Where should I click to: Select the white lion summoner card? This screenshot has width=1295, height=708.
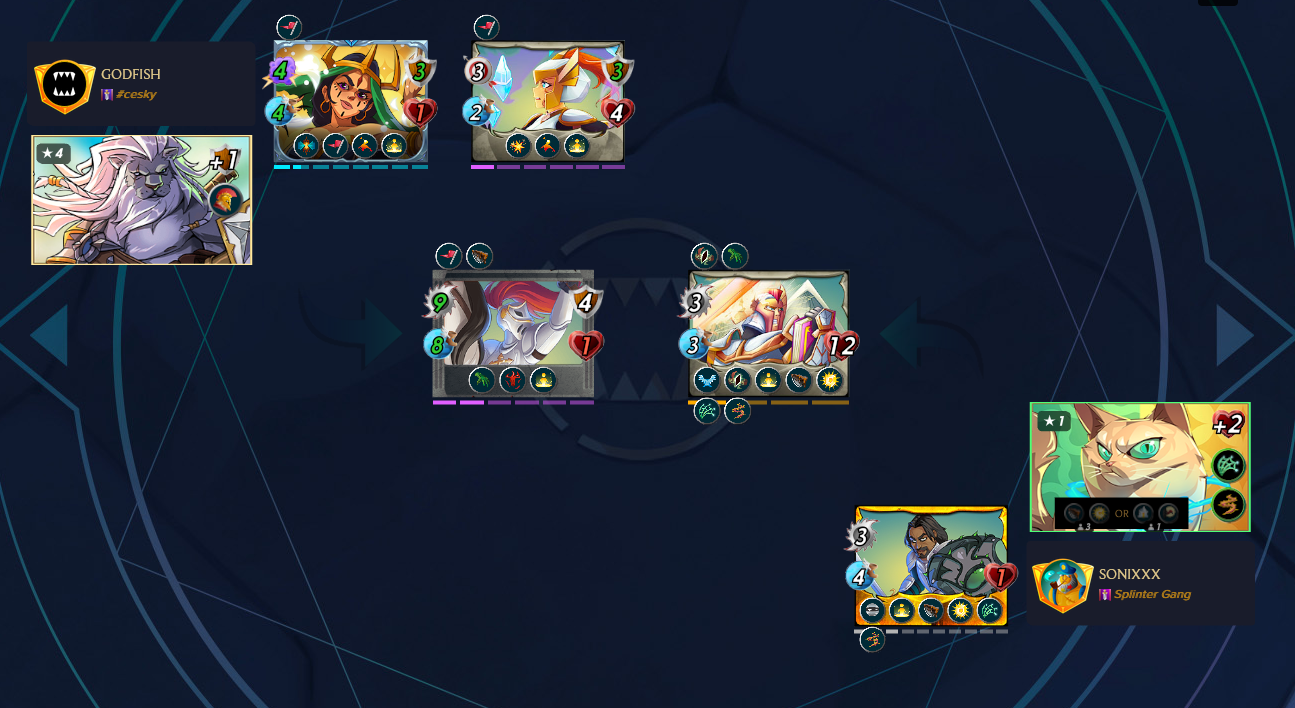click(141, 200)
